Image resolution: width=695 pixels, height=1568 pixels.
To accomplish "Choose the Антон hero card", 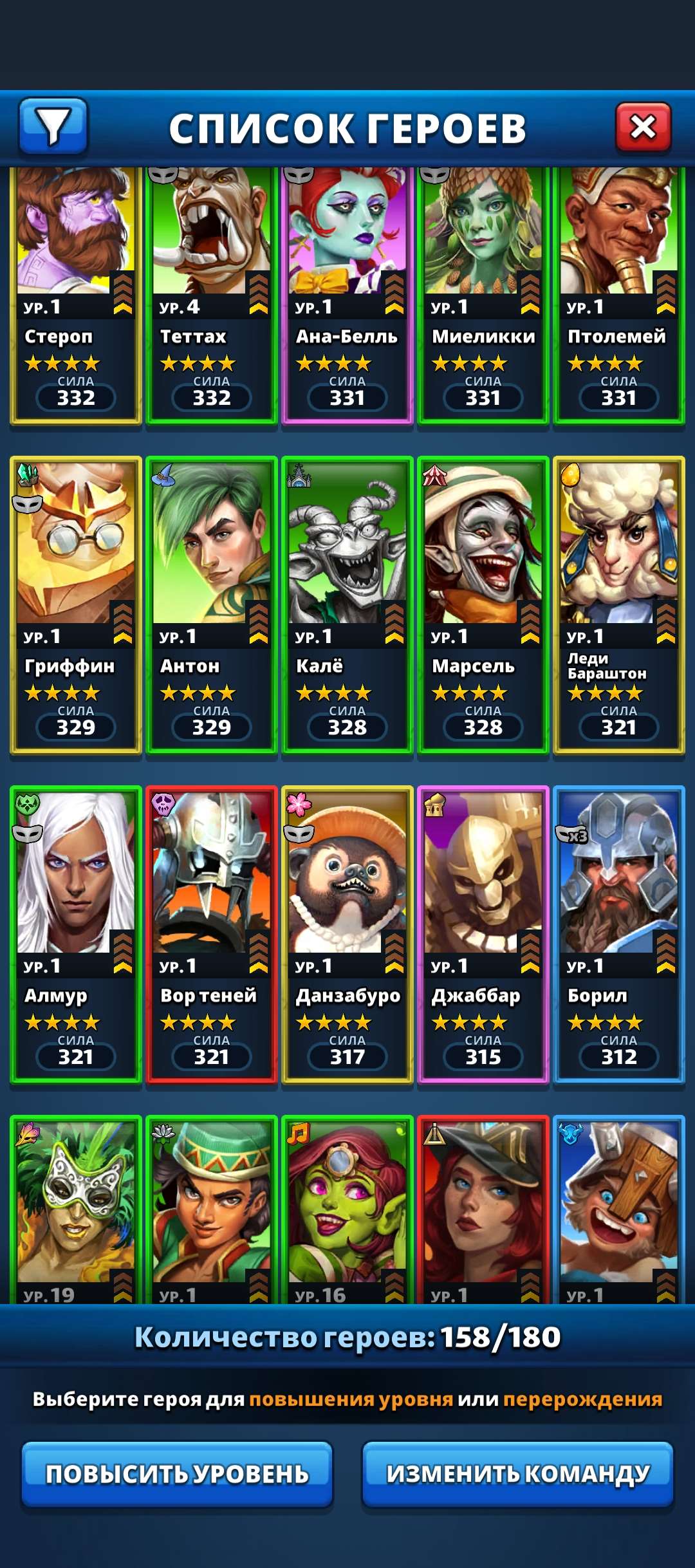I will point(211,605).
